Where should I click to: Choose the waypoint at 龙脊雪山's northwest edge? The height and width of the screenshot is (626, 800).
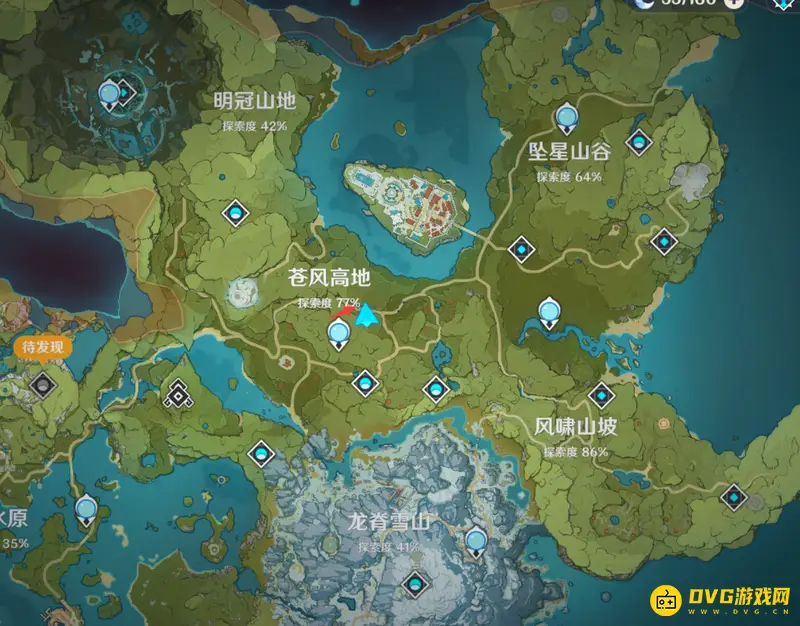click(x=262, y=454)
